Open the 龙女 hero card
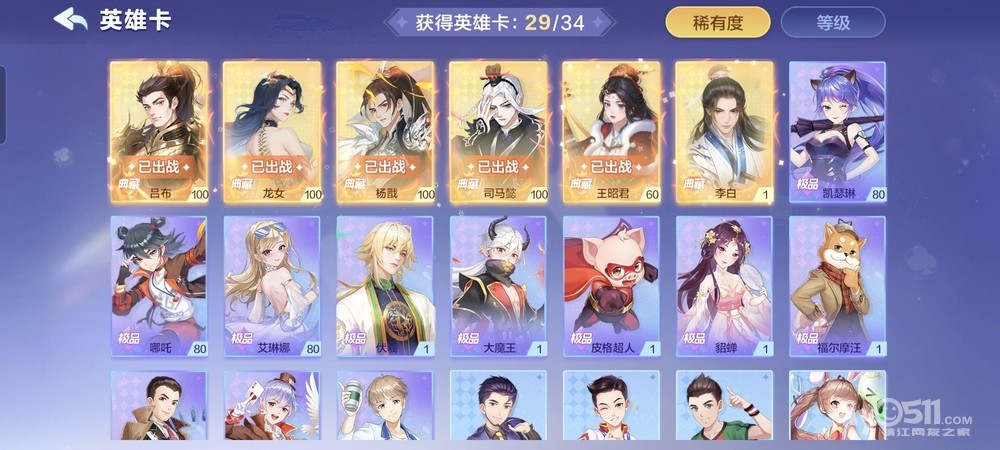This screenshot has width=1000, height=450. [x=272, y=130]
